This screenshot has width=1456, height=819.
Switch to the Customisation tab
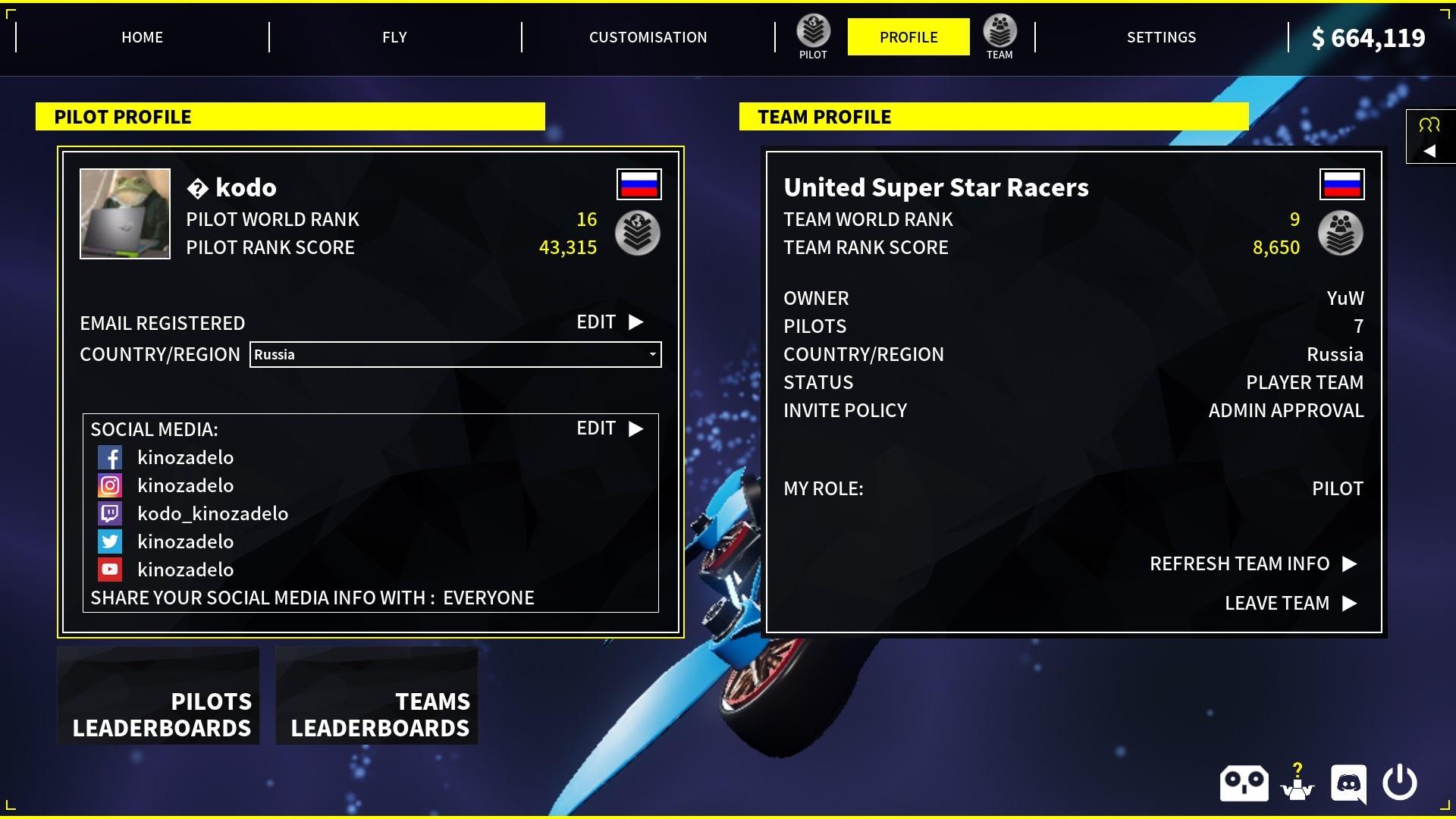(648, 37)
